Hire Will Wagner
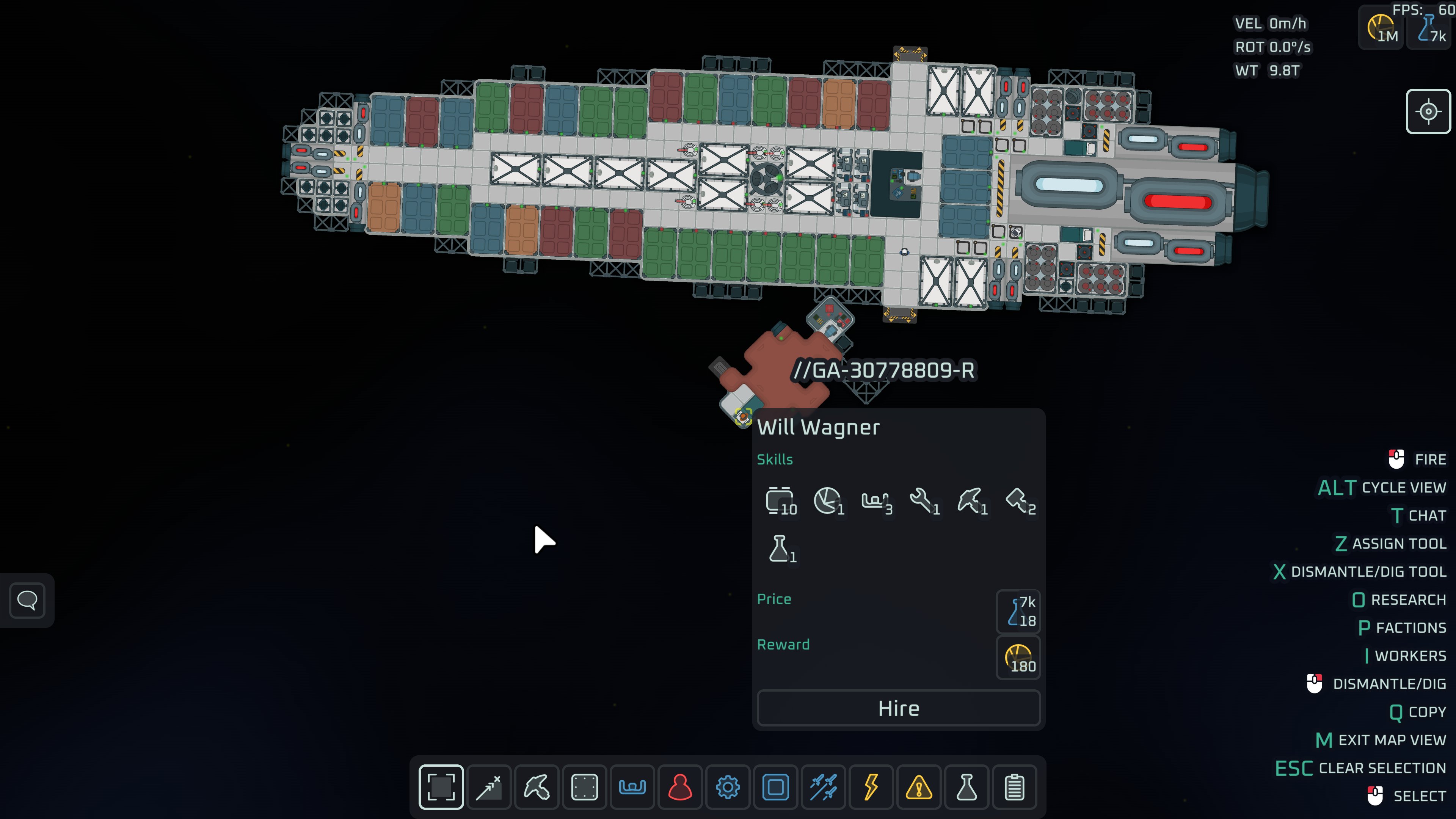1456x819 pixels. 898,708
